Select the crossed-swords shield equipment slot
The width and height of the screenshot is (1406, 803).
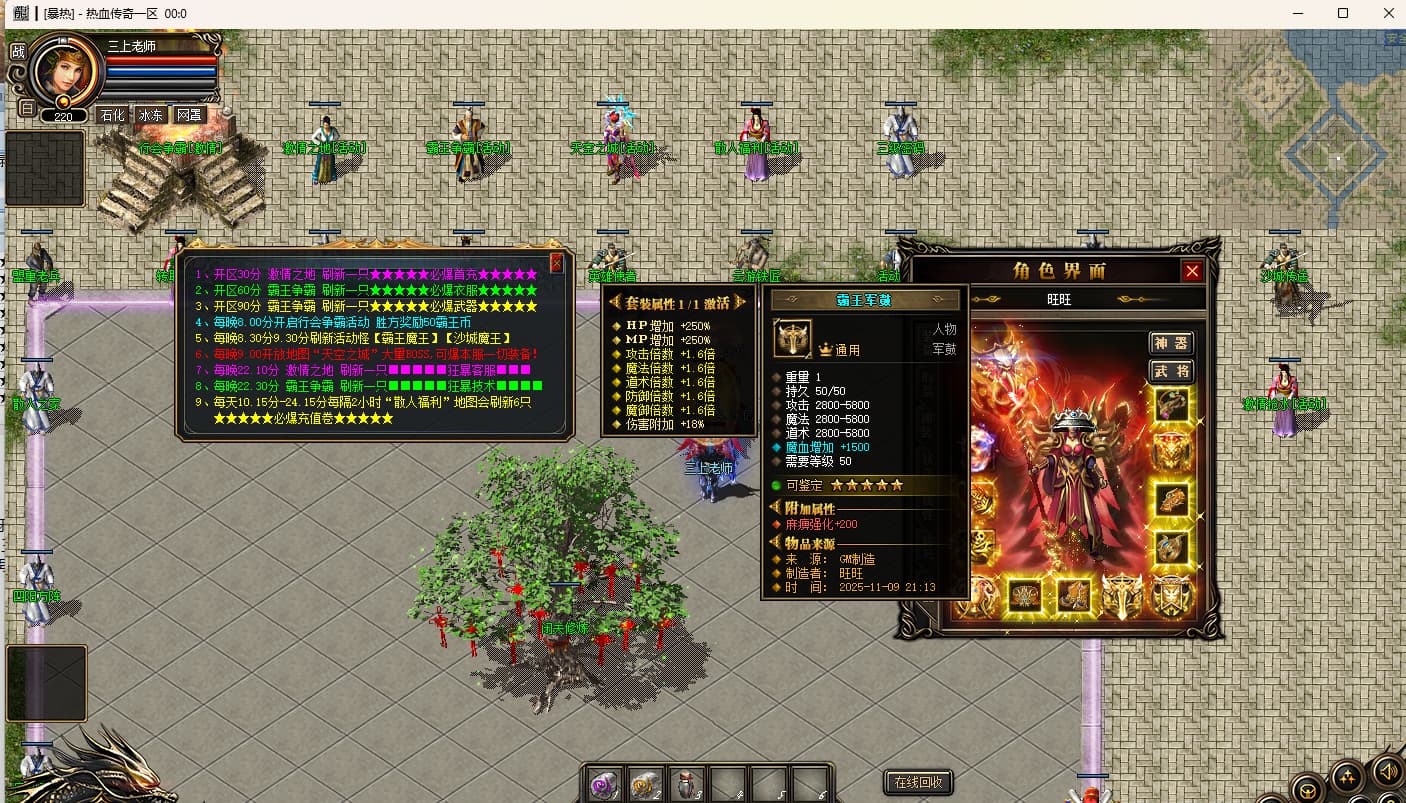[1171, 596]
